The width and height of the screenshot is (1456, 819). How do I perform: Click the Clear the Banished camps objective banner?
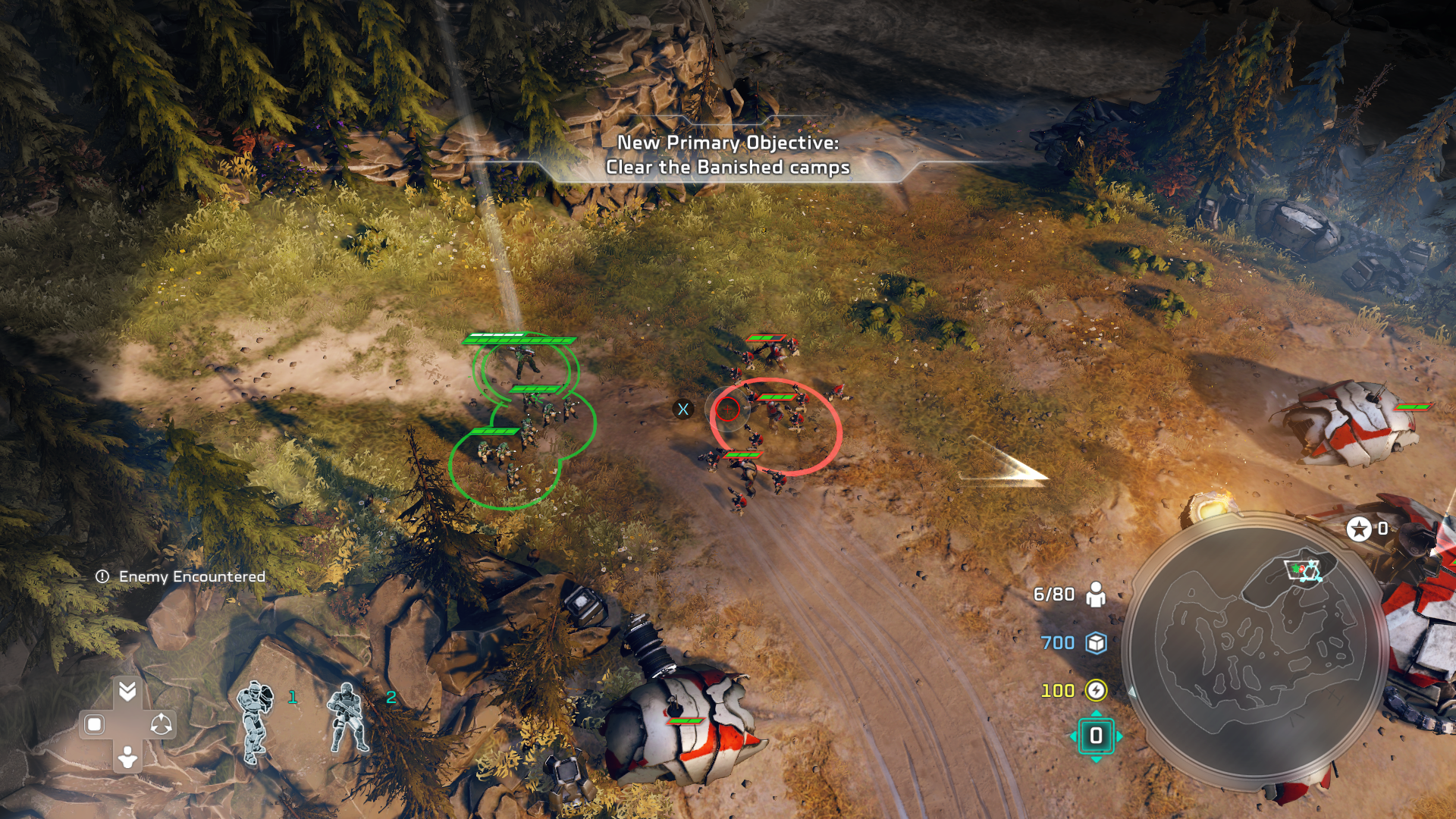727,155
